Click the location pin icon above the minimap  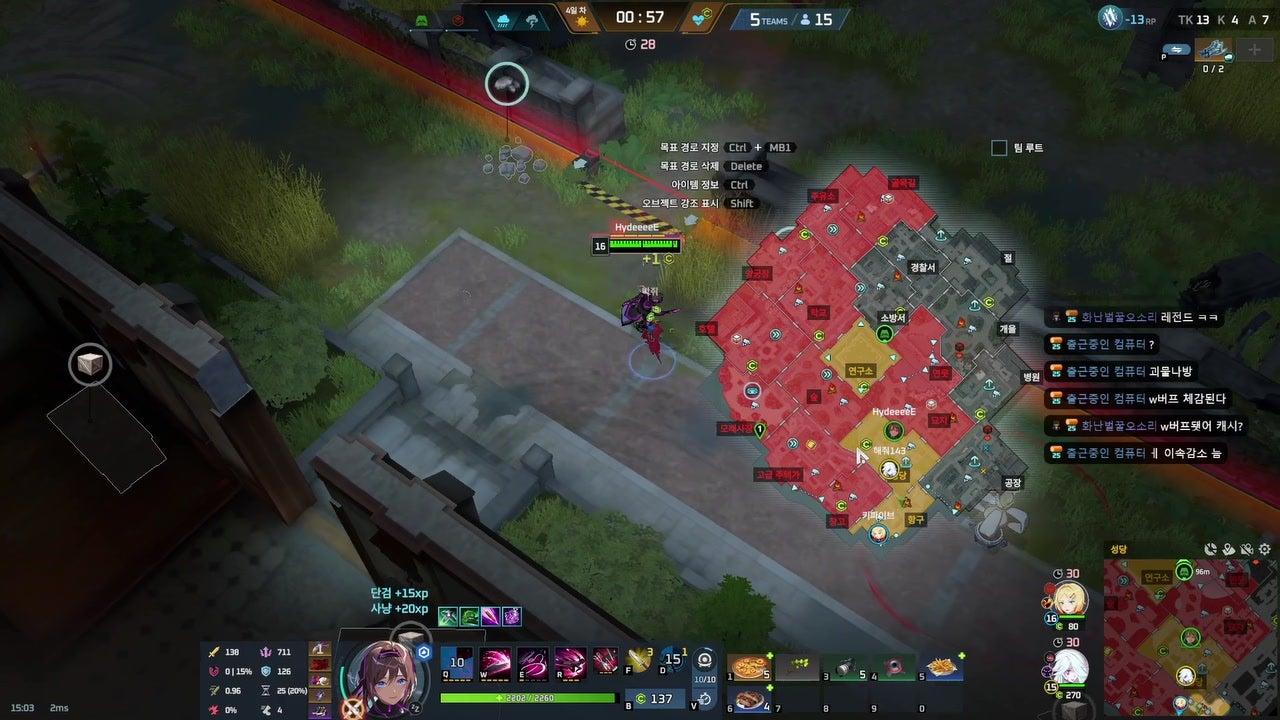pos(1228,549)
